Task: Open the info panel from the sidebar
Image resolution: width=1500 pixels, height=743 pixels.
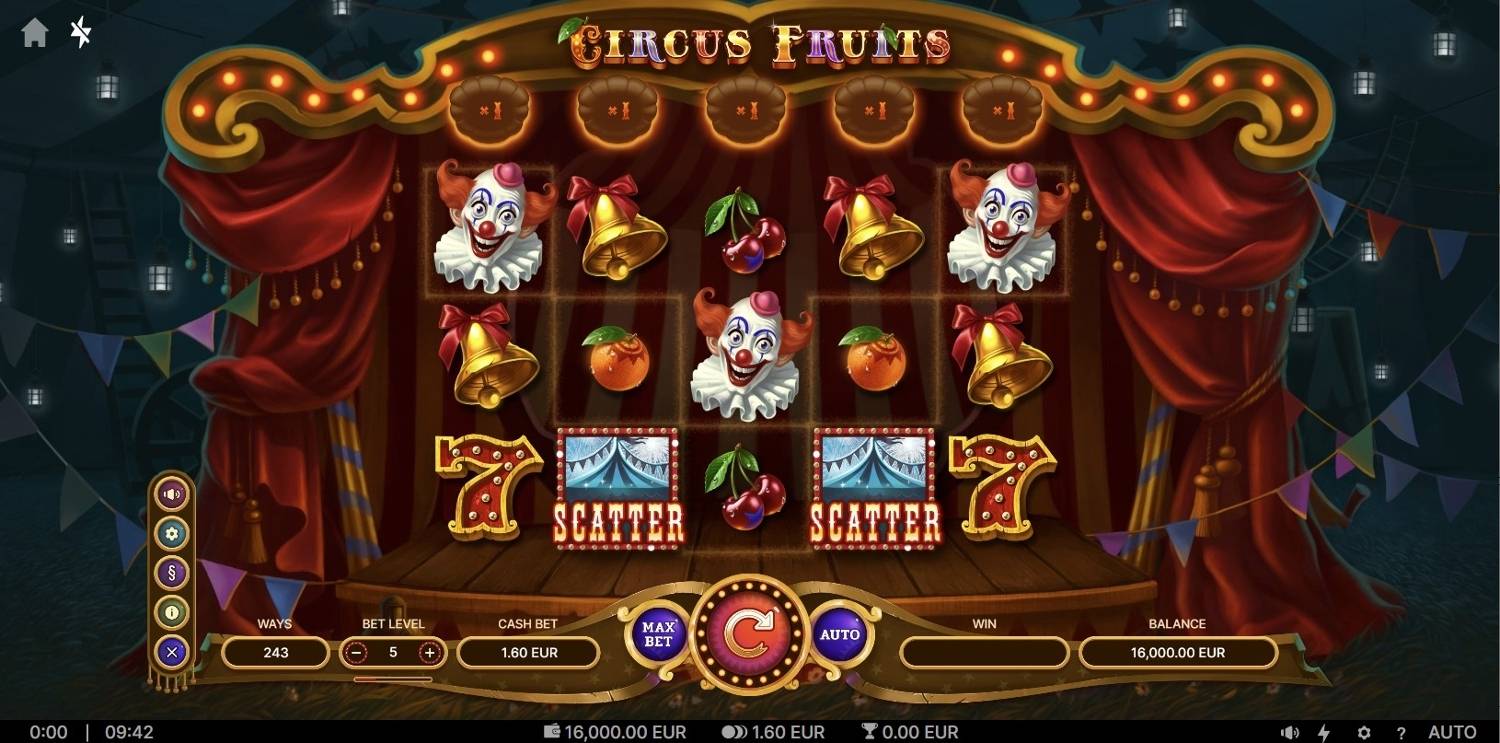Action: 170,612
